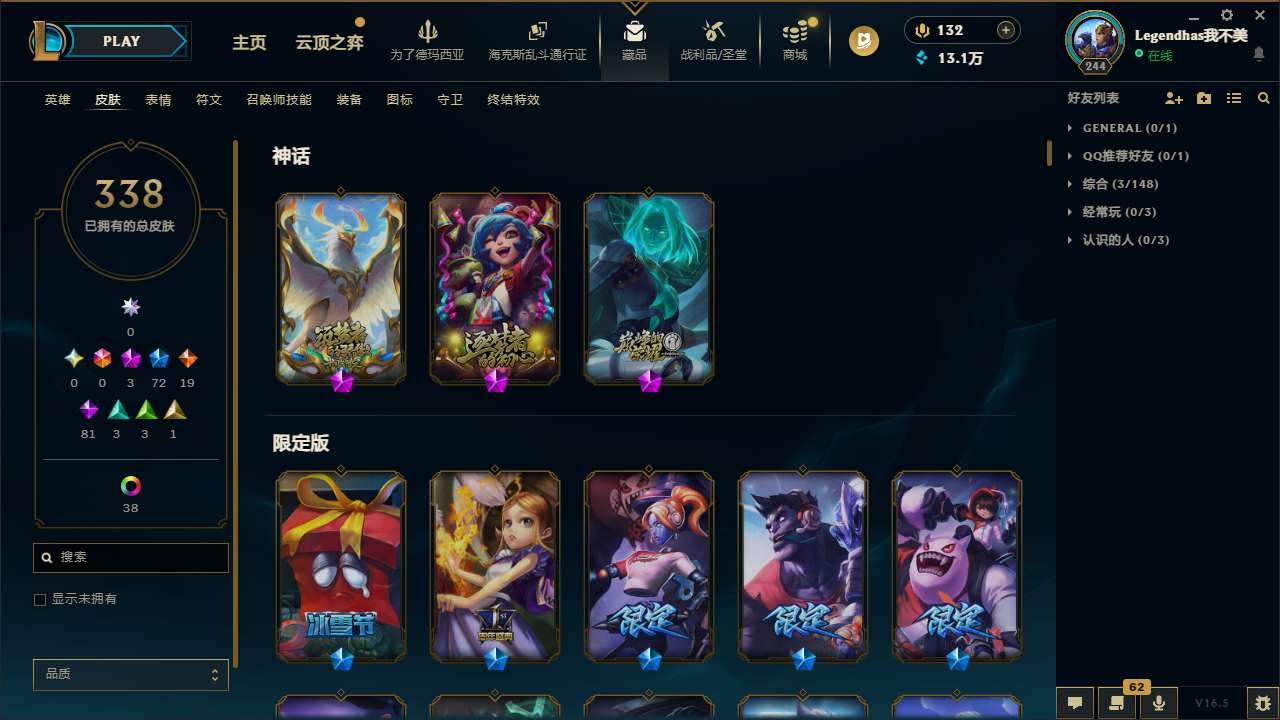Toggle friends list view with list icon
This screenshot has width=1280, height=720.
click(x=1234, y=98)
